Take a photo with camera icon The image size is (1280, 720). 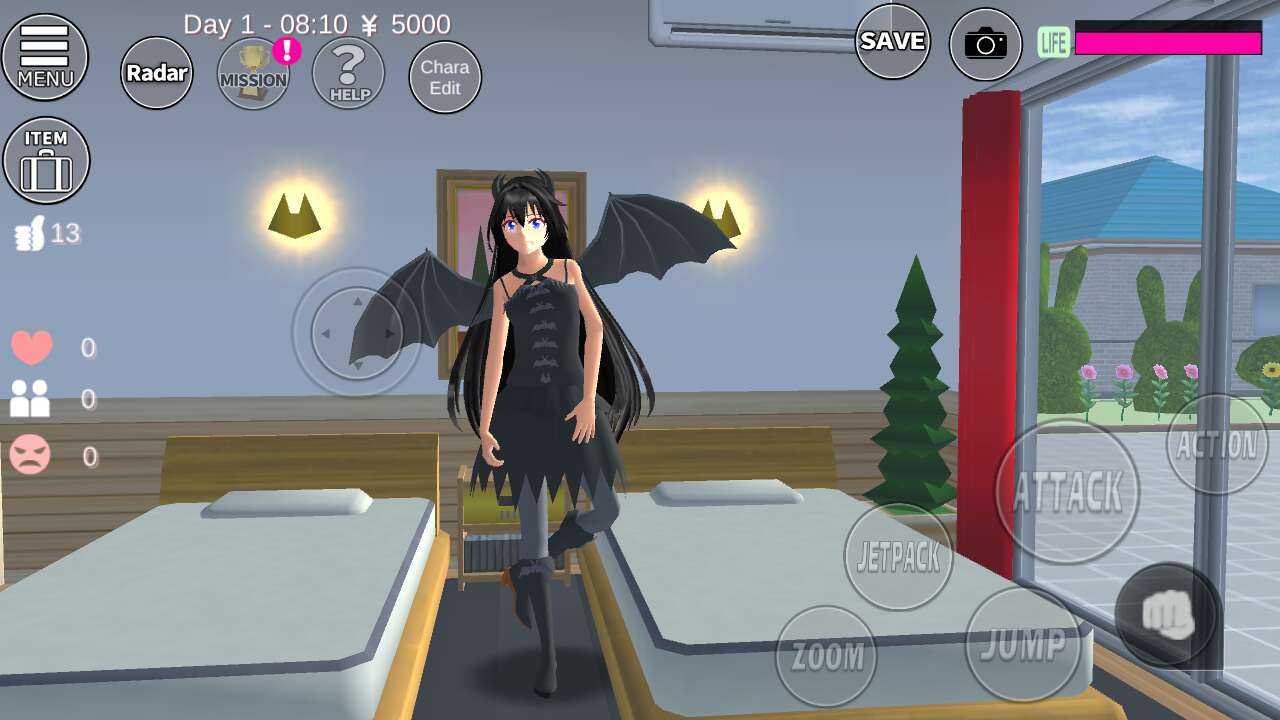pyautogui.click(x=986, y=44)
